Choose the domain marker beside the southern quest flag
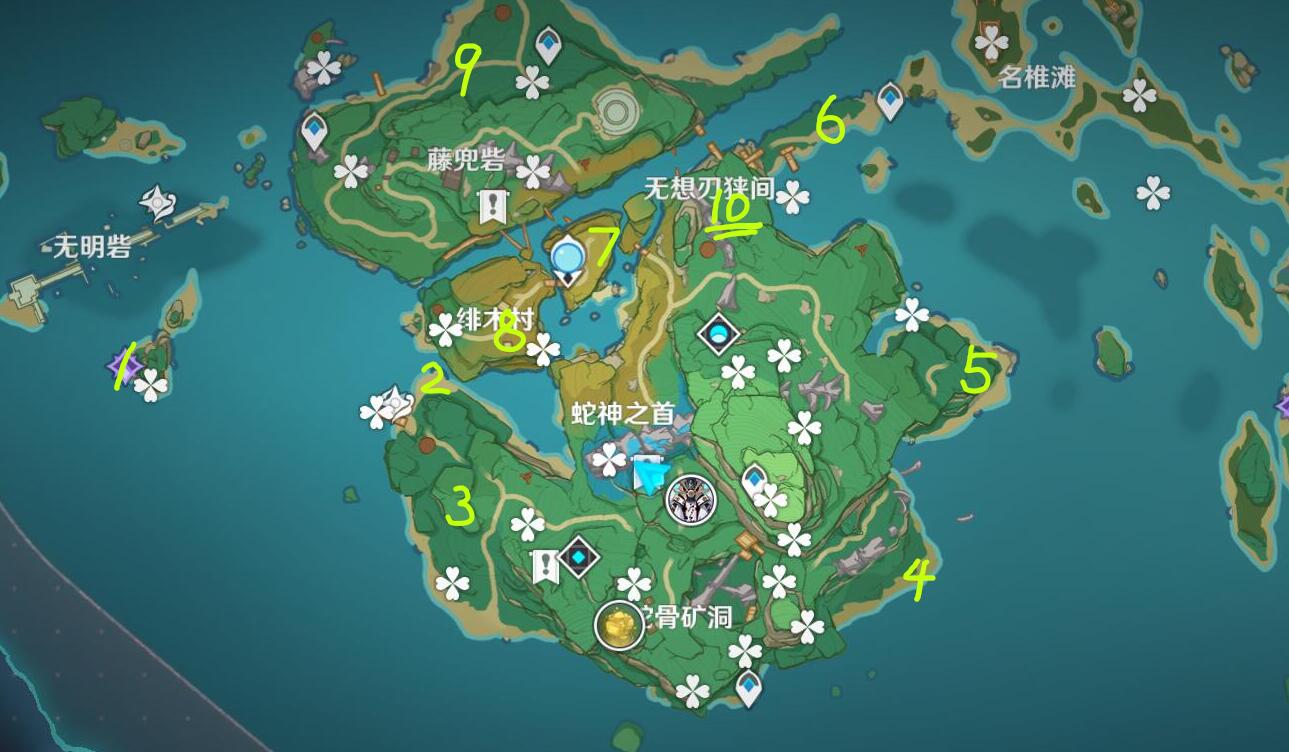 coord(578,557)
